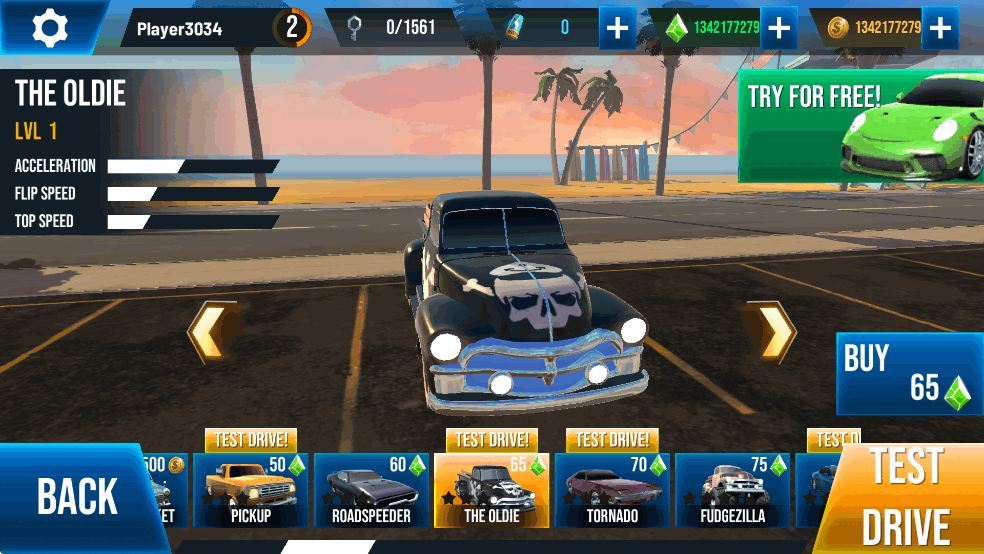Choose the Roadspeeder car tile
Screen dimensions: 984x554
[x=371, y=491]
